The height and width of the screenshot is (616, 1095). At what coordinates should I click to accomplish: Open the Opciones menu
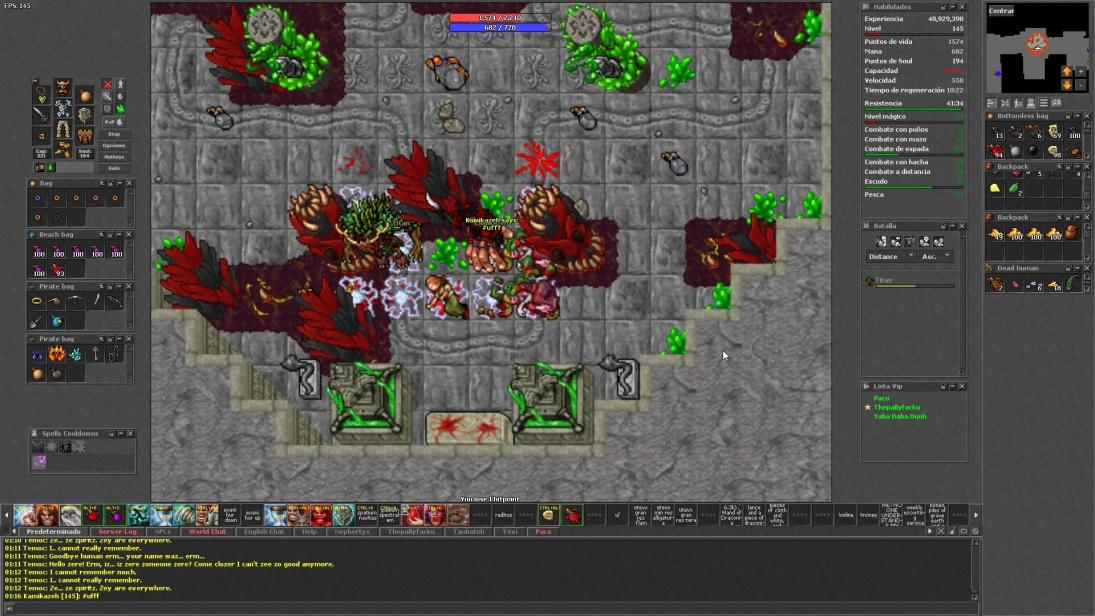114,145
